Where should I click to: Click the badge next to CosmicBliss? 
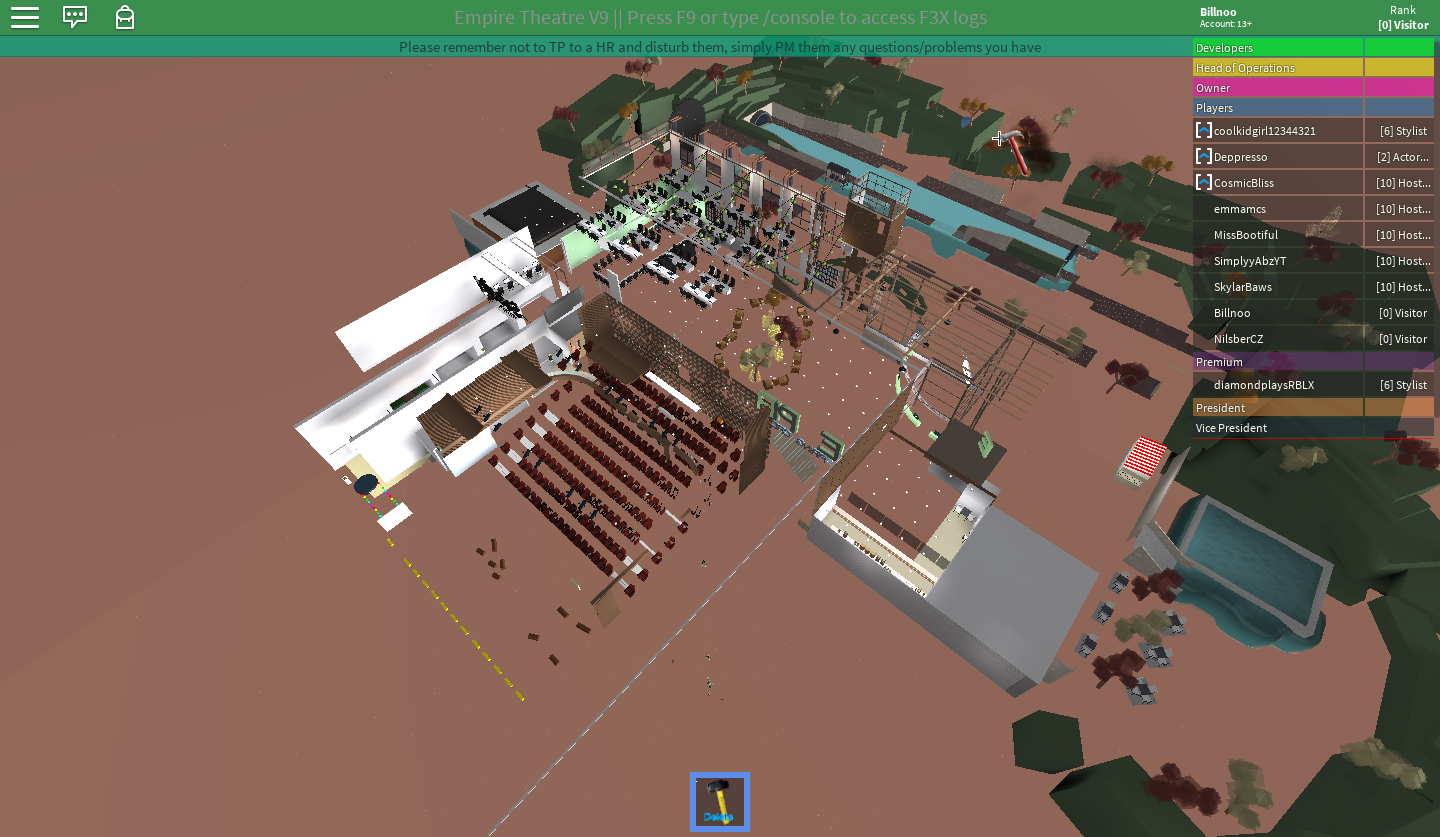(x=1203, y=182)
